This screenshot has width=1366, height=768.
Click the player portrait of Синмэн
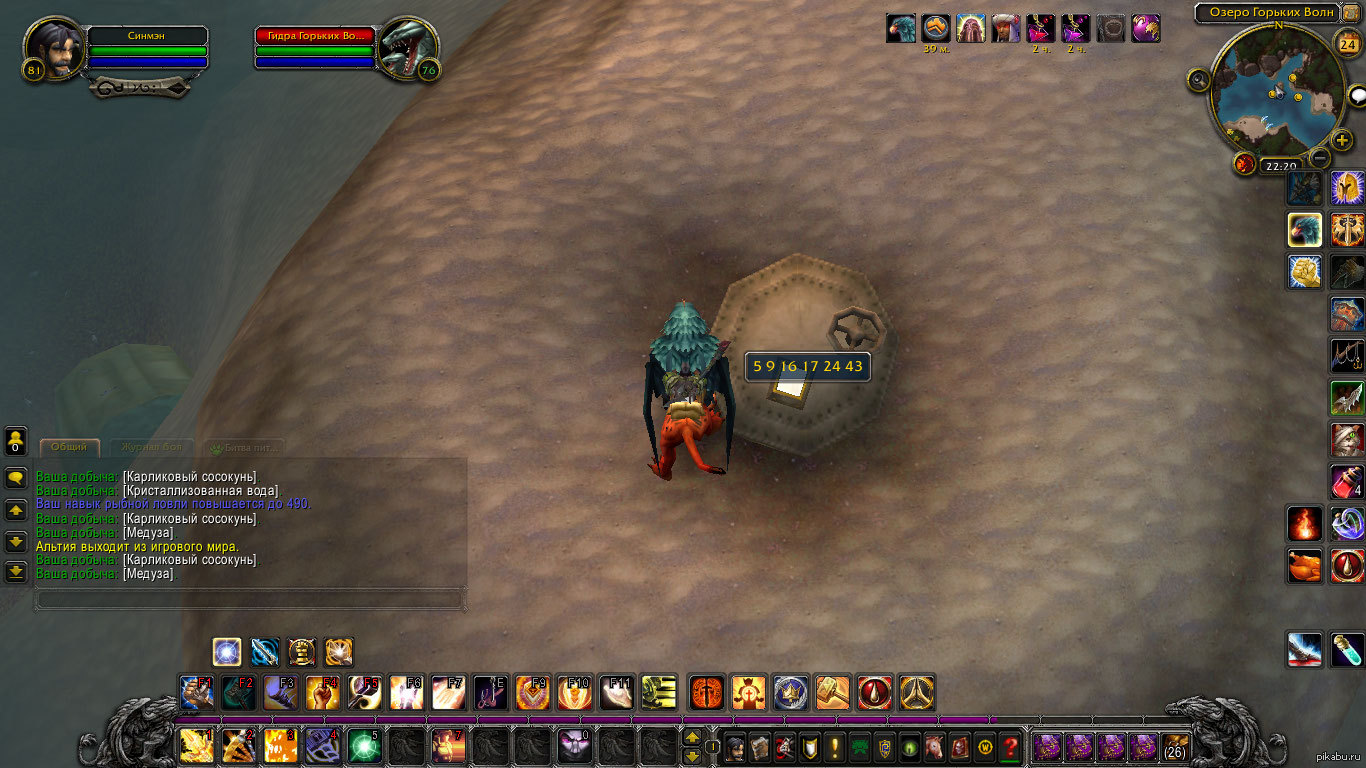(55, 48)
